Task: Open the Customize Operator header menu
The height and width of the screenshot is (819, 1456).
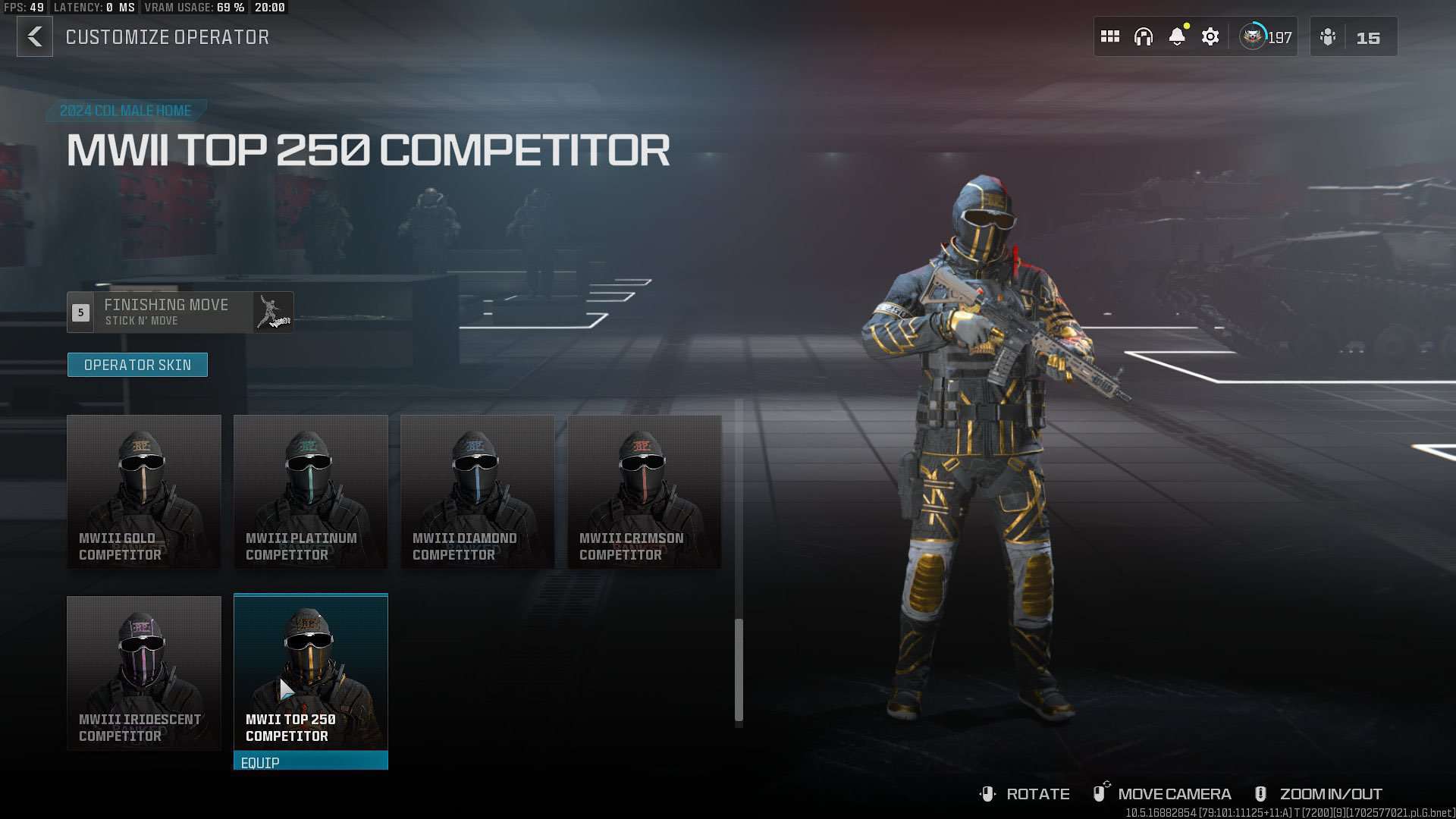Action: coord(168,36)
